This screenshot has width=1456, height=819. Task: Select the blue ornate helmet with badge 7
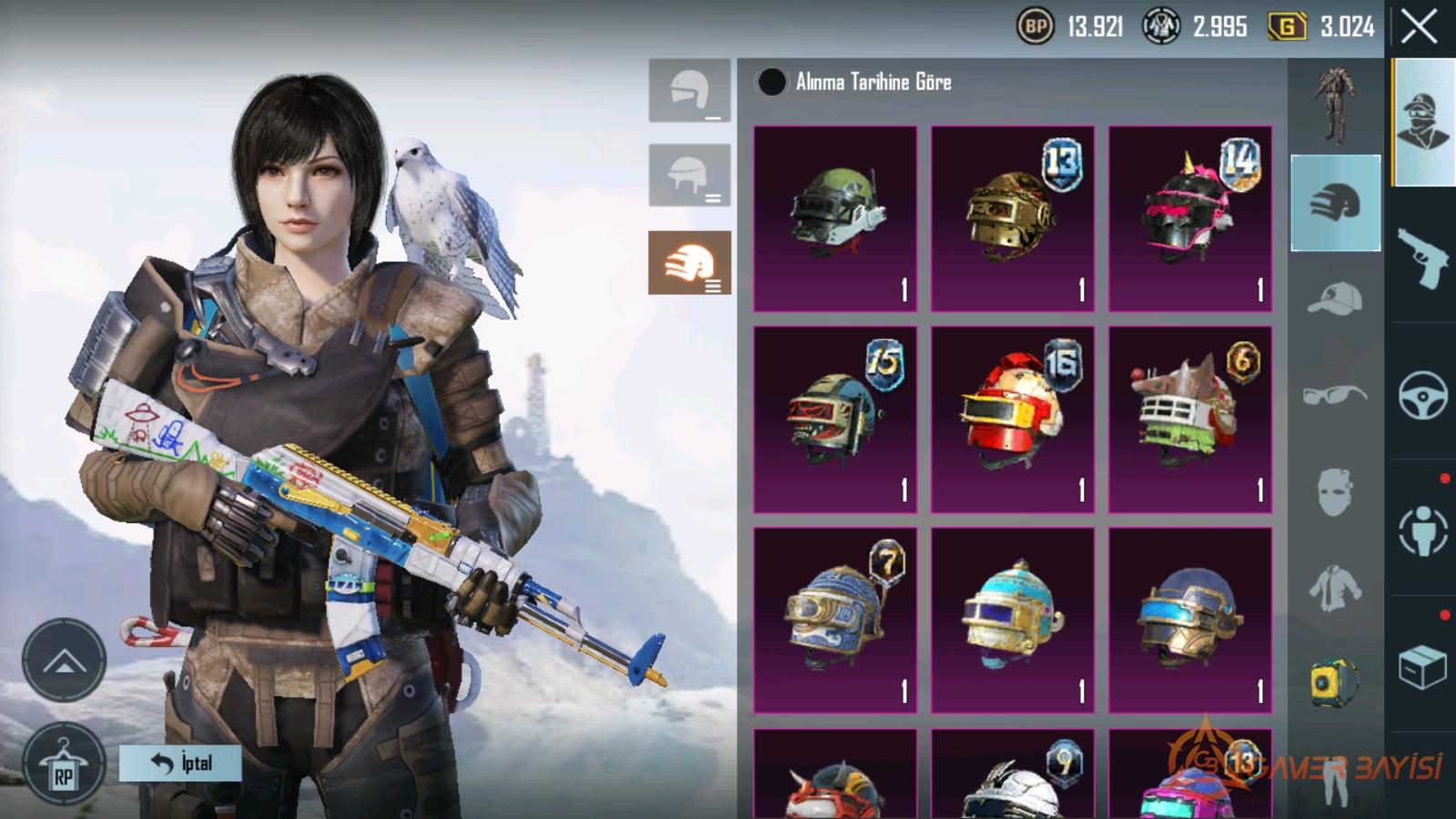point(834,620)
